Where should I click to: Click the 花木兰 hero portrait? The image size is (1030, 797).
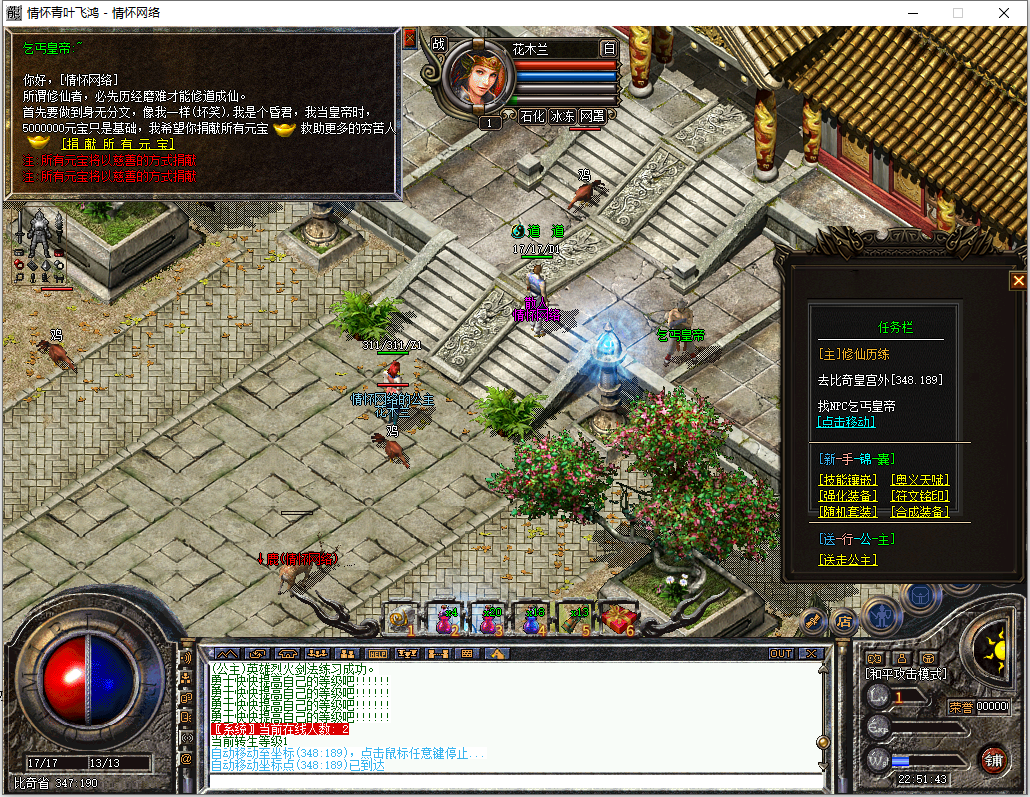tap(477, 78)
